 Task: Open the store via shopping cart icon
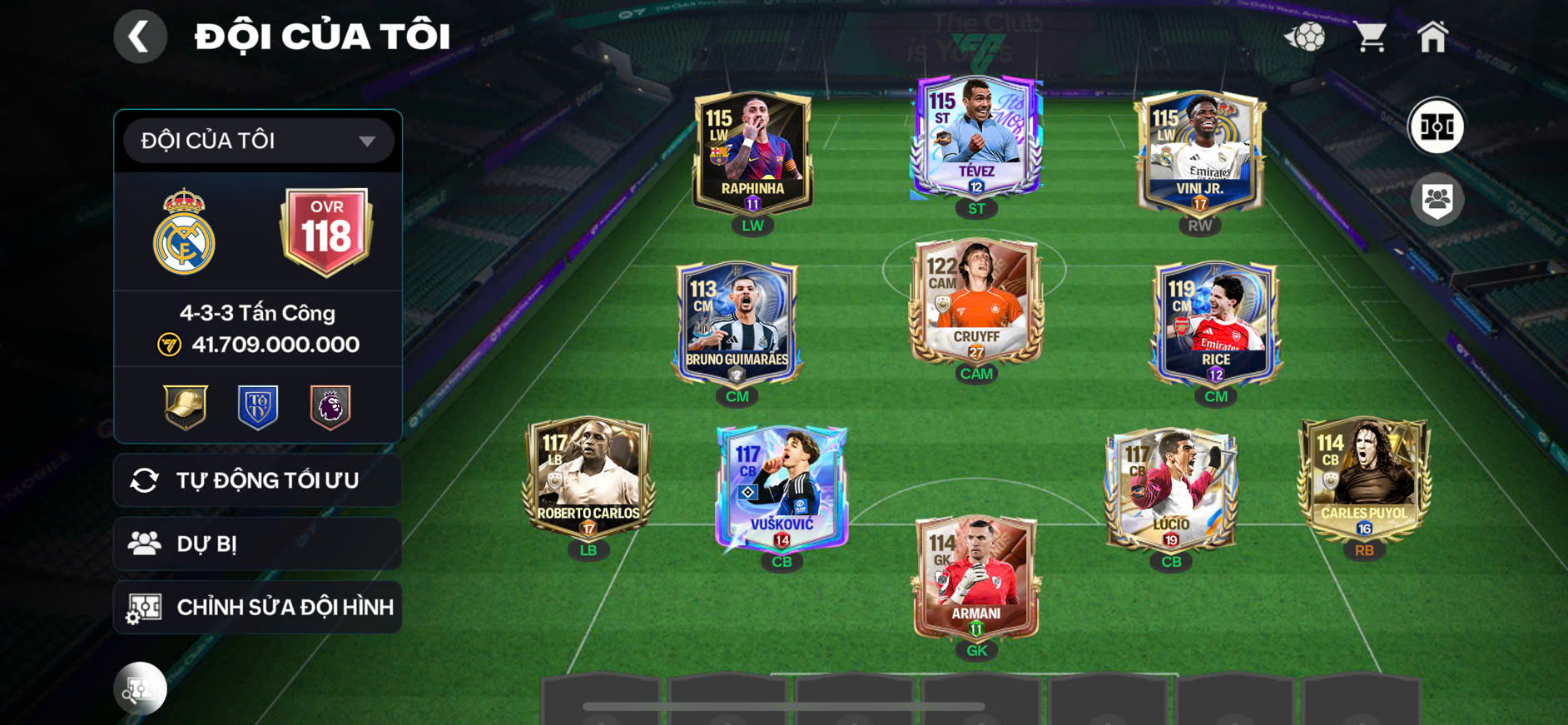point(1370,35)
